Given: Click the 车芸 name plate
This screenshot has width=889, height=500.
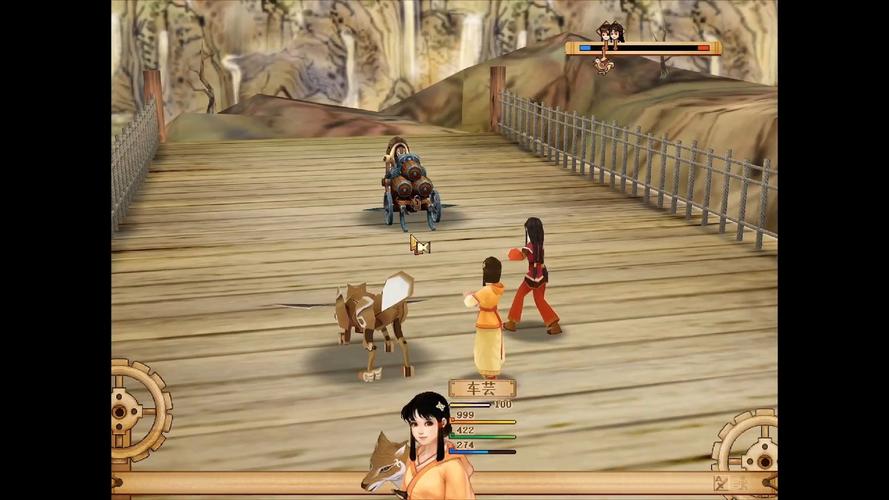Looking at the screenshot, I should pos(481,389).
